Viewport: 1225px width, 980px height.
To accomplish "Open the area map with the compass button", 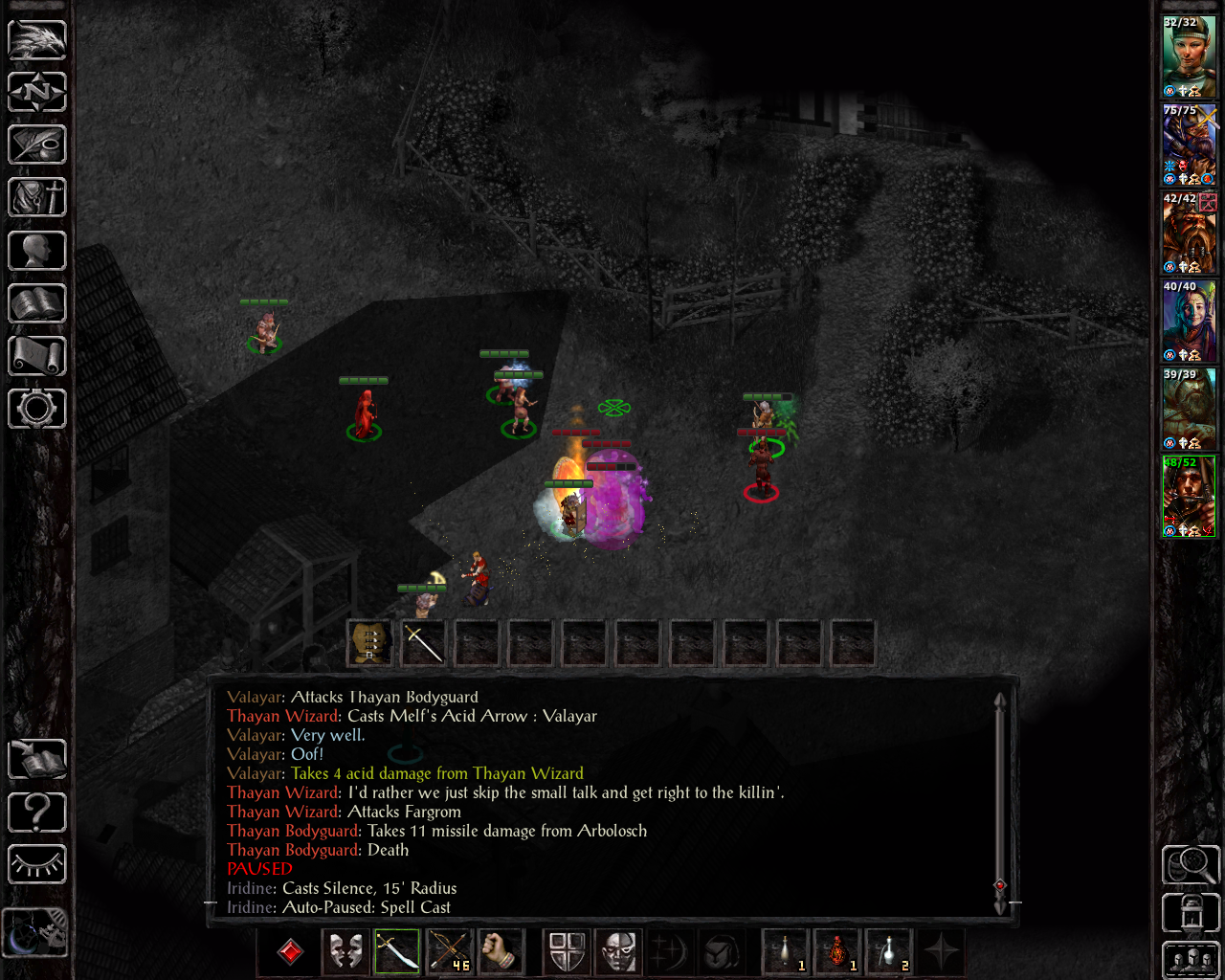I will point(36,93).
